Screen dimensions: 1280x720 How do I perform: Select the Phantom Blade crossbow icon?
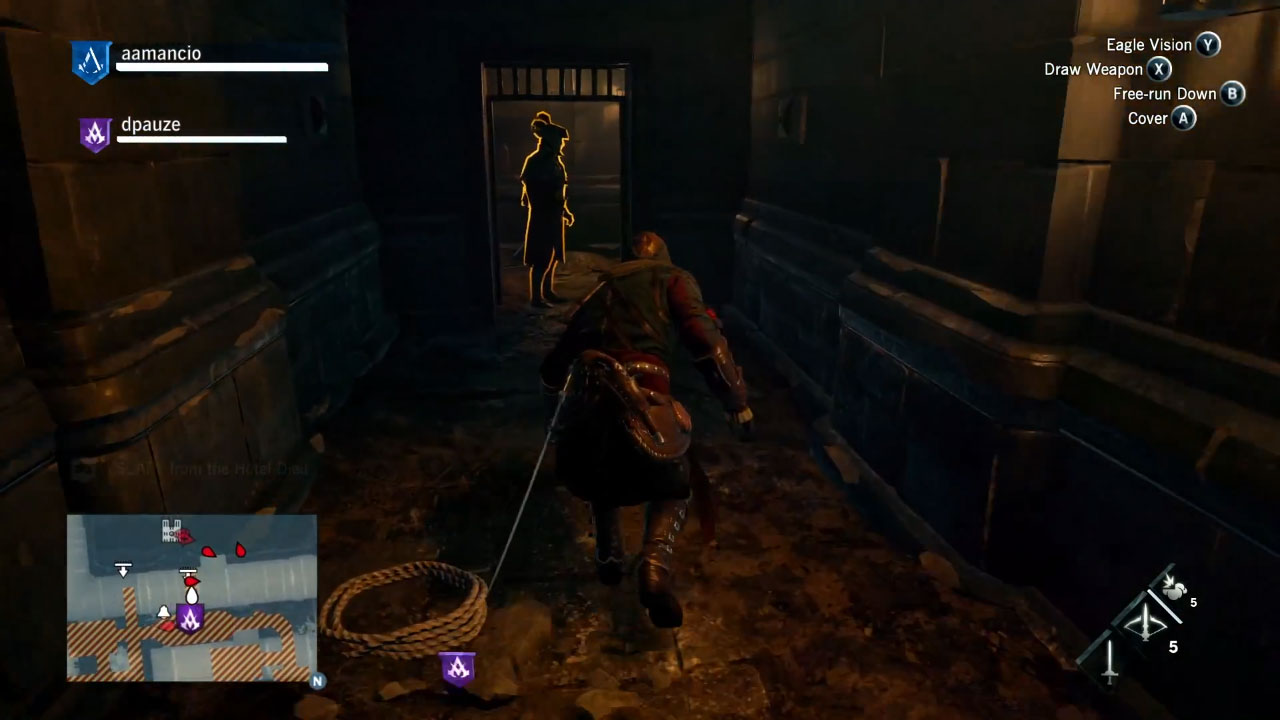pyautogui.click(x=1145, y=622)
